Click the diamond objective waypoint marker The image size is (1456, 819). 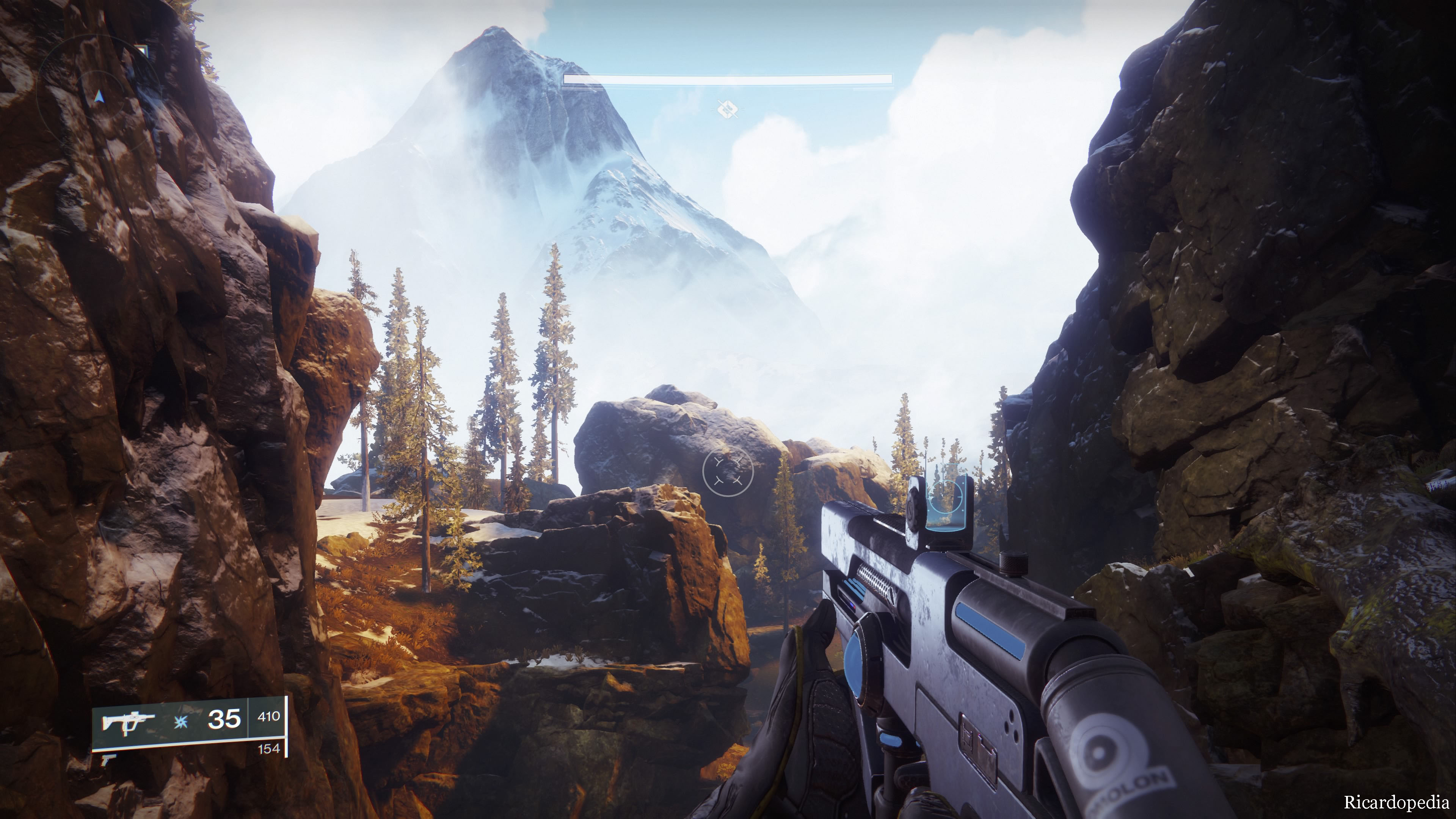728,108
